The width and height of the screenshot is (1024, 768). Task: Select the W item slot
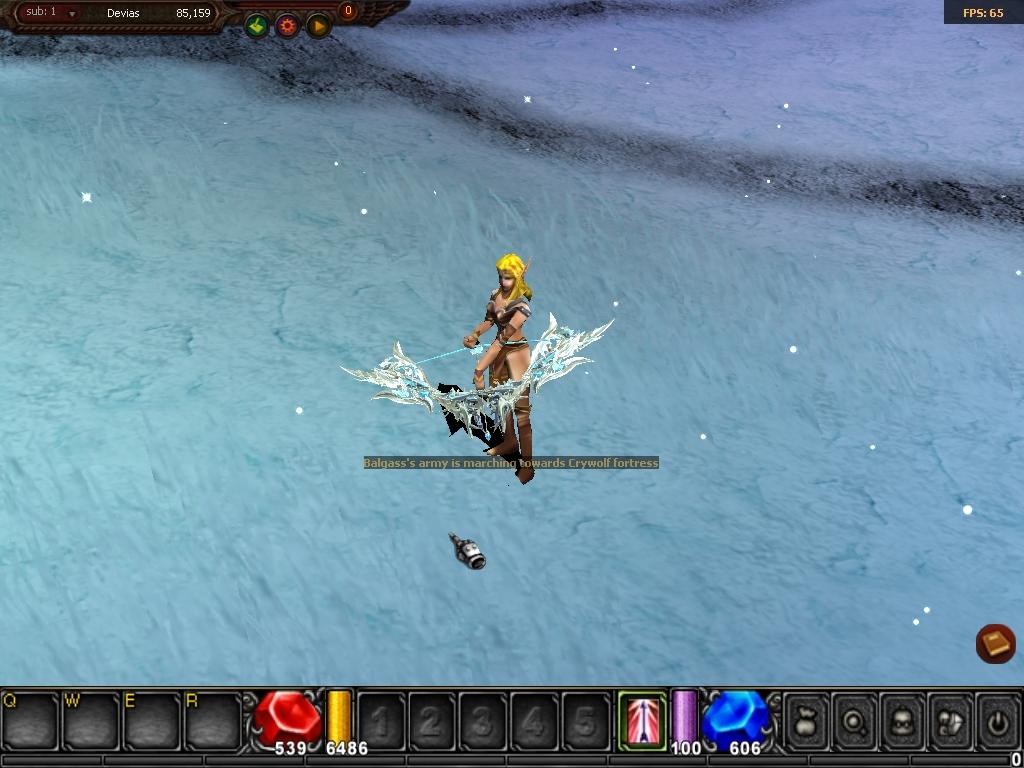[92, 720]
